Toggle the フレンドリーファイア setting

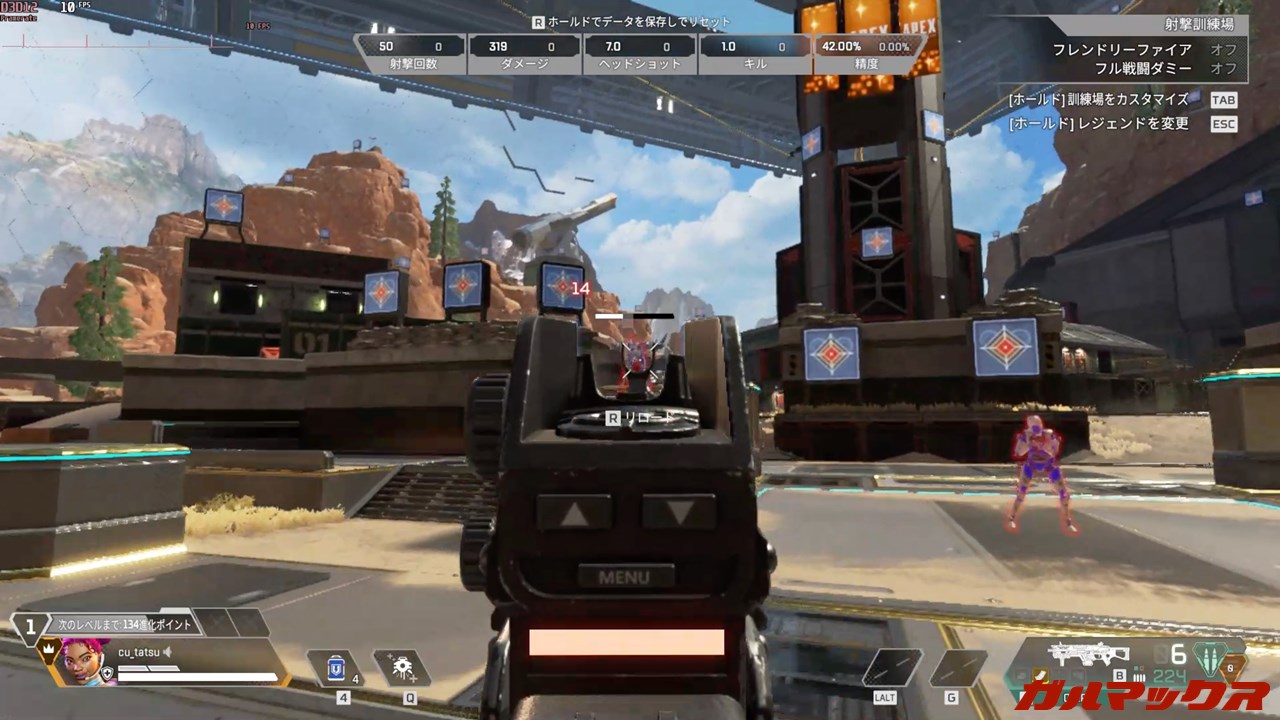coord(1223,50)
